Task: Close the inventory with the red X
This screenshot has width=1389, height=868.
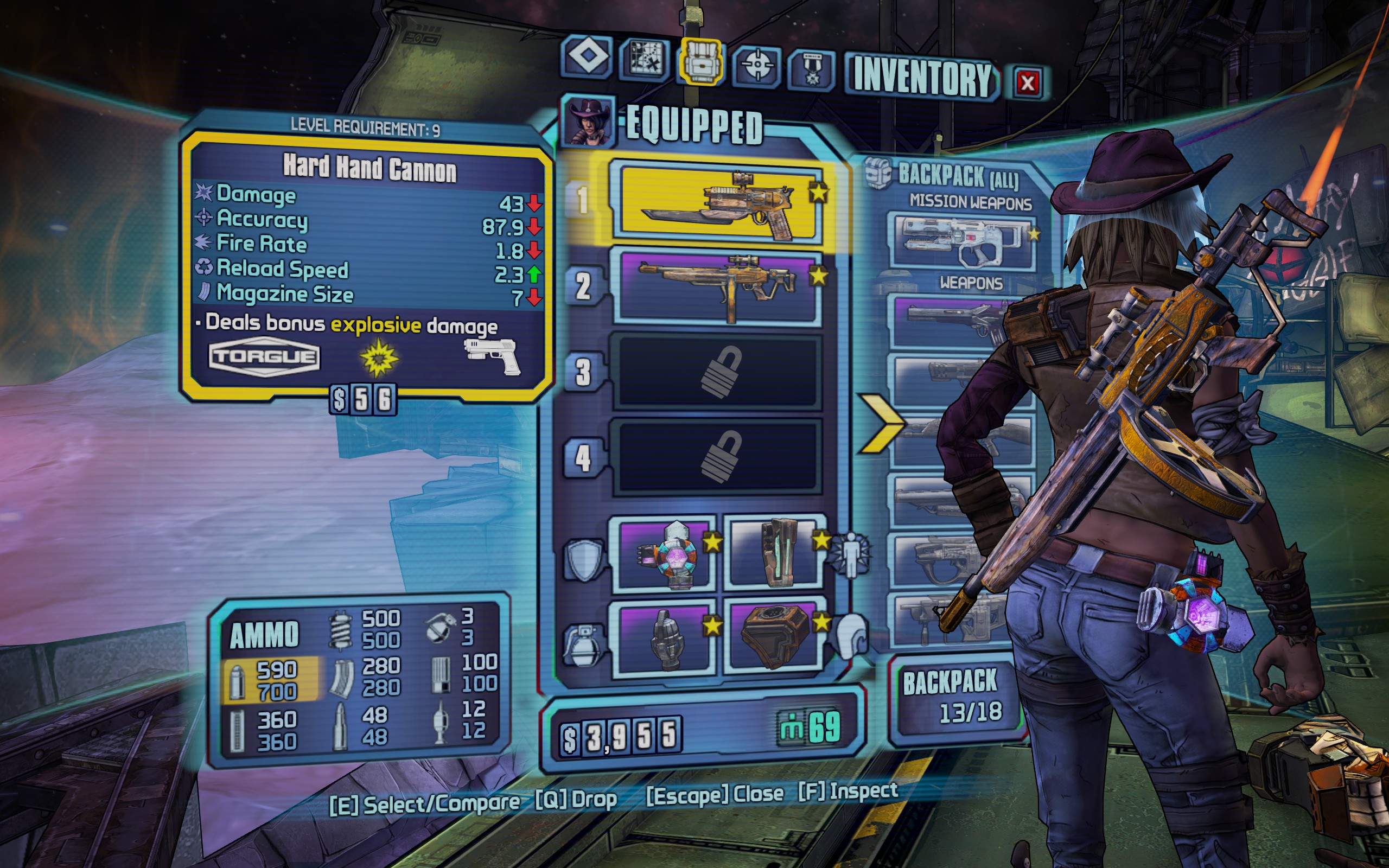Action: pyautogui.click(x=1028, y=83)
